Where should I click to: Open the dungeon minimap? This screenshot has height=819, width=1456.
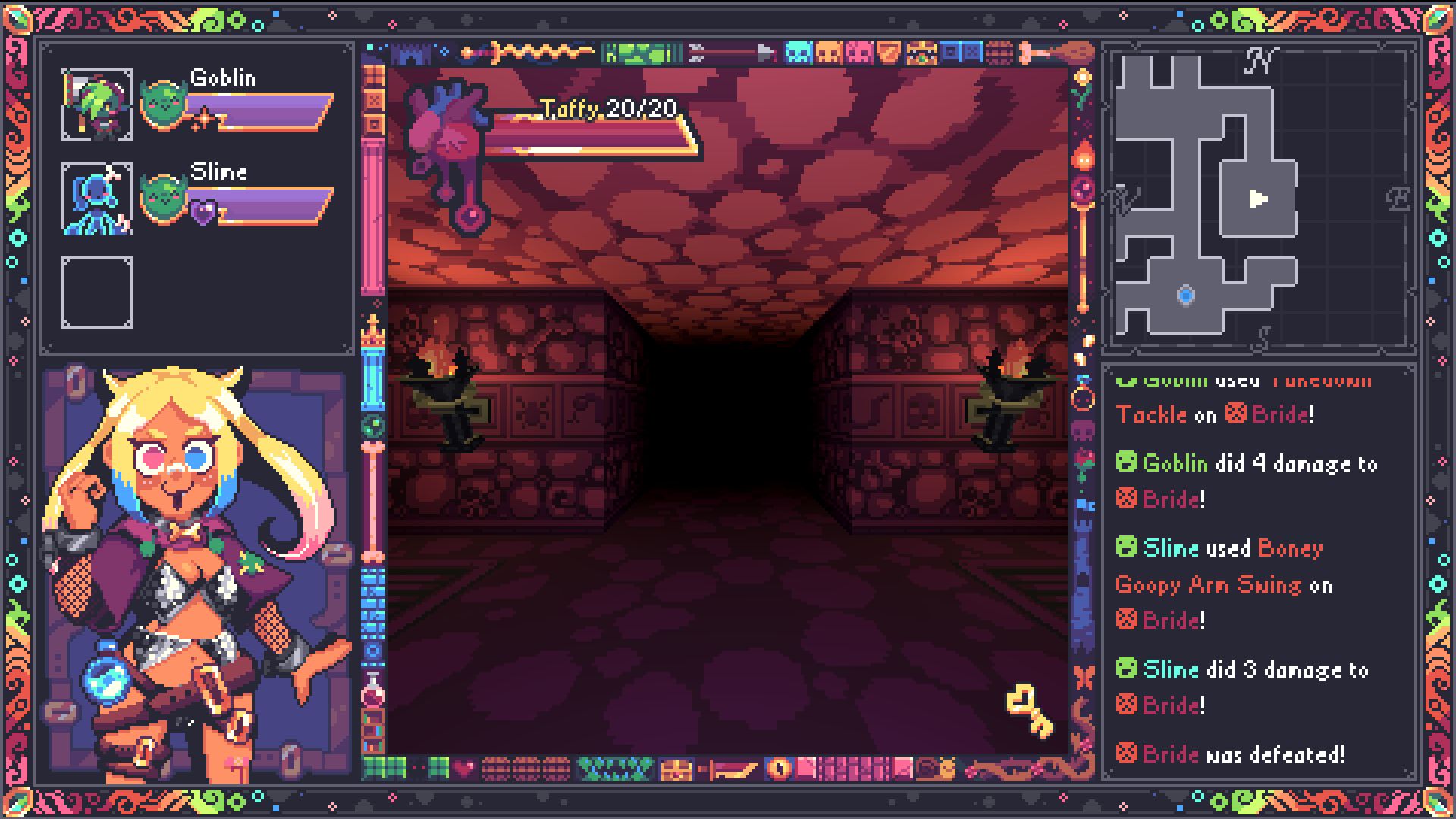(1259, 199)
